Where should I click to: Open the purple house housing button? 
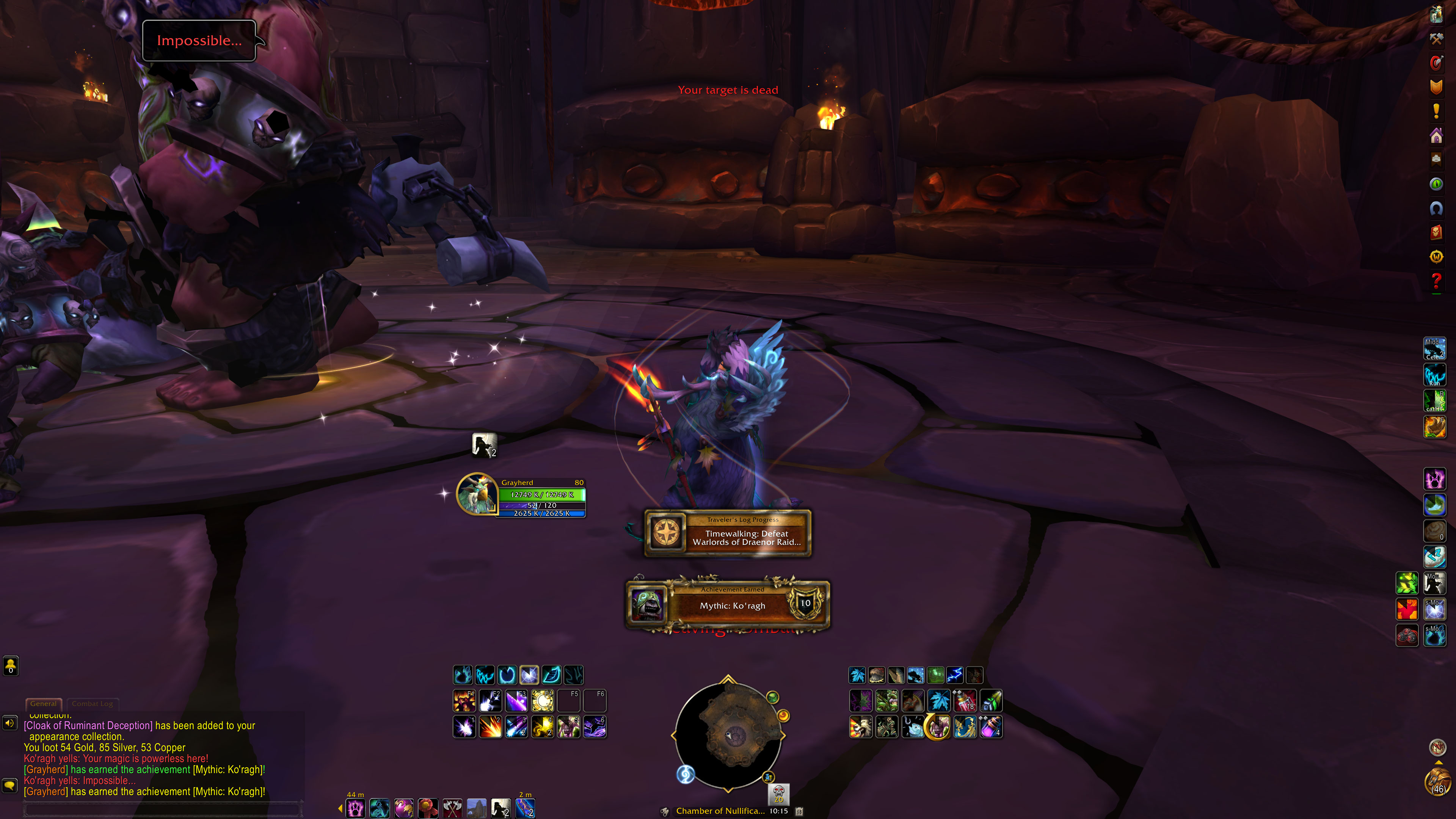pyautogui.click(x=1436, y=136)
